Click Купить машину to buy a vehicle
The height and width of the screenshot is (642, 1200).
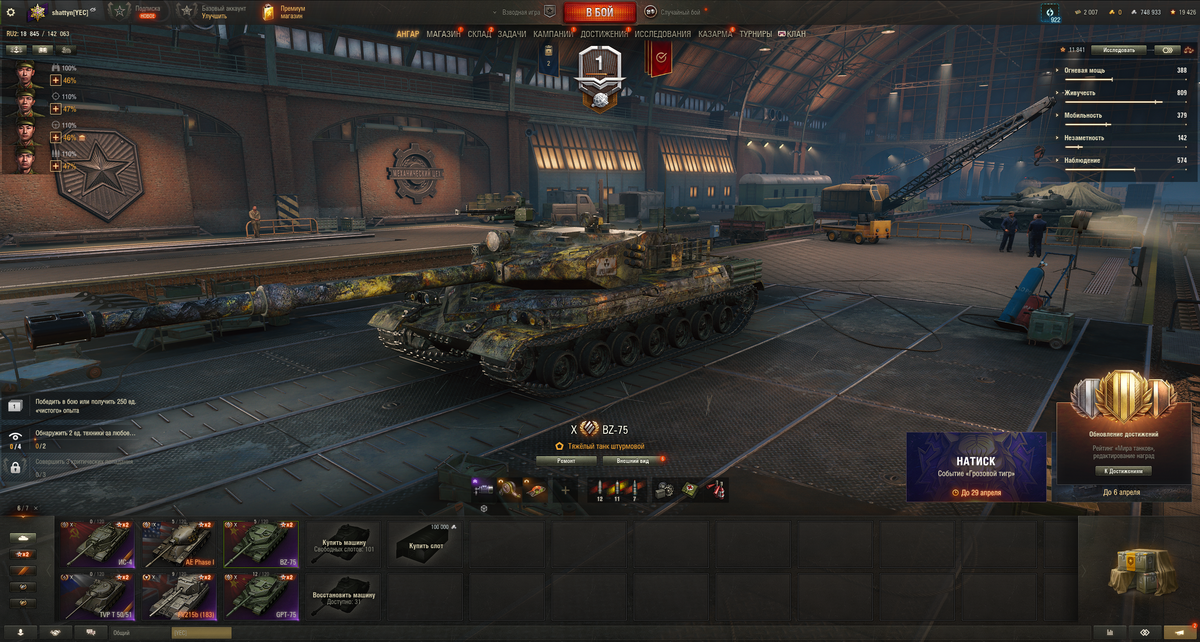(x=343, y=544)
